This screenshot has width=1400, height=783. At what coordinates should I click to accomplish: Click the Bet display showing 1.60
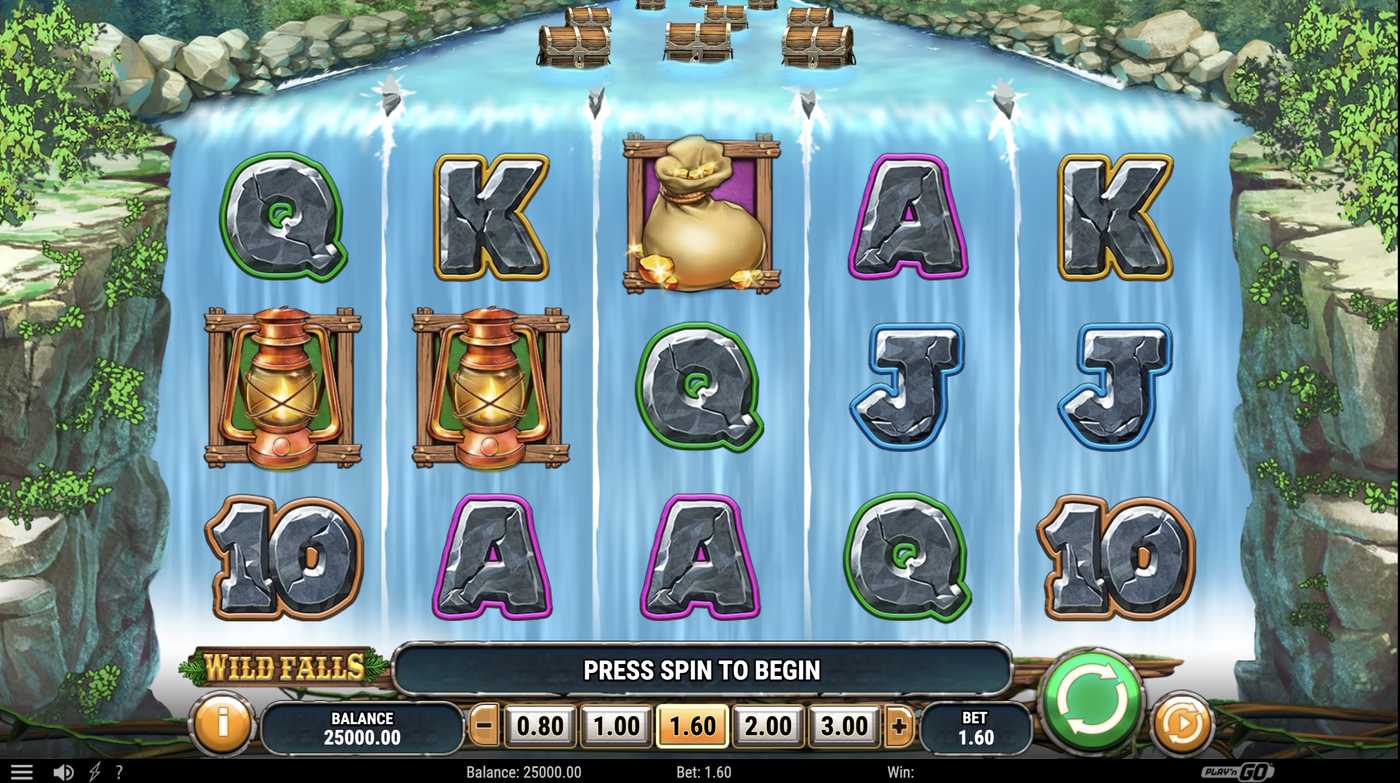coord(975,726)
